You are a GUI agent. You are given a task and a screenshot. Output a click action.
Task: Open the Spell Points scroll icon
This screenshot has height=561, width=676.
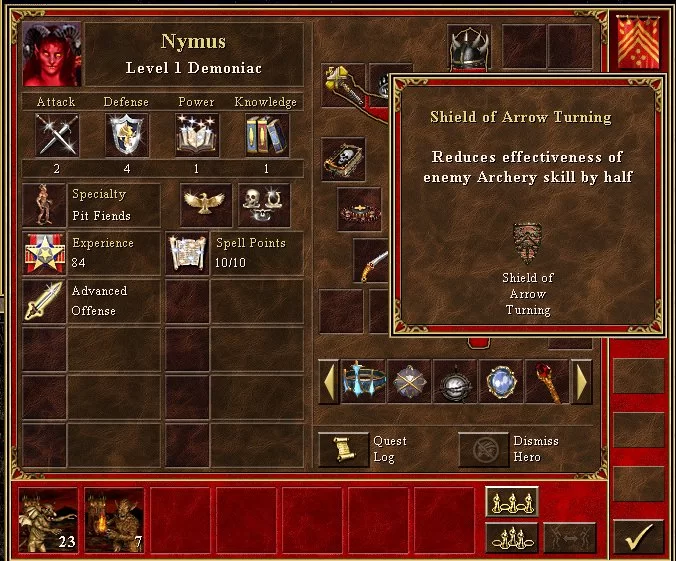187,254
